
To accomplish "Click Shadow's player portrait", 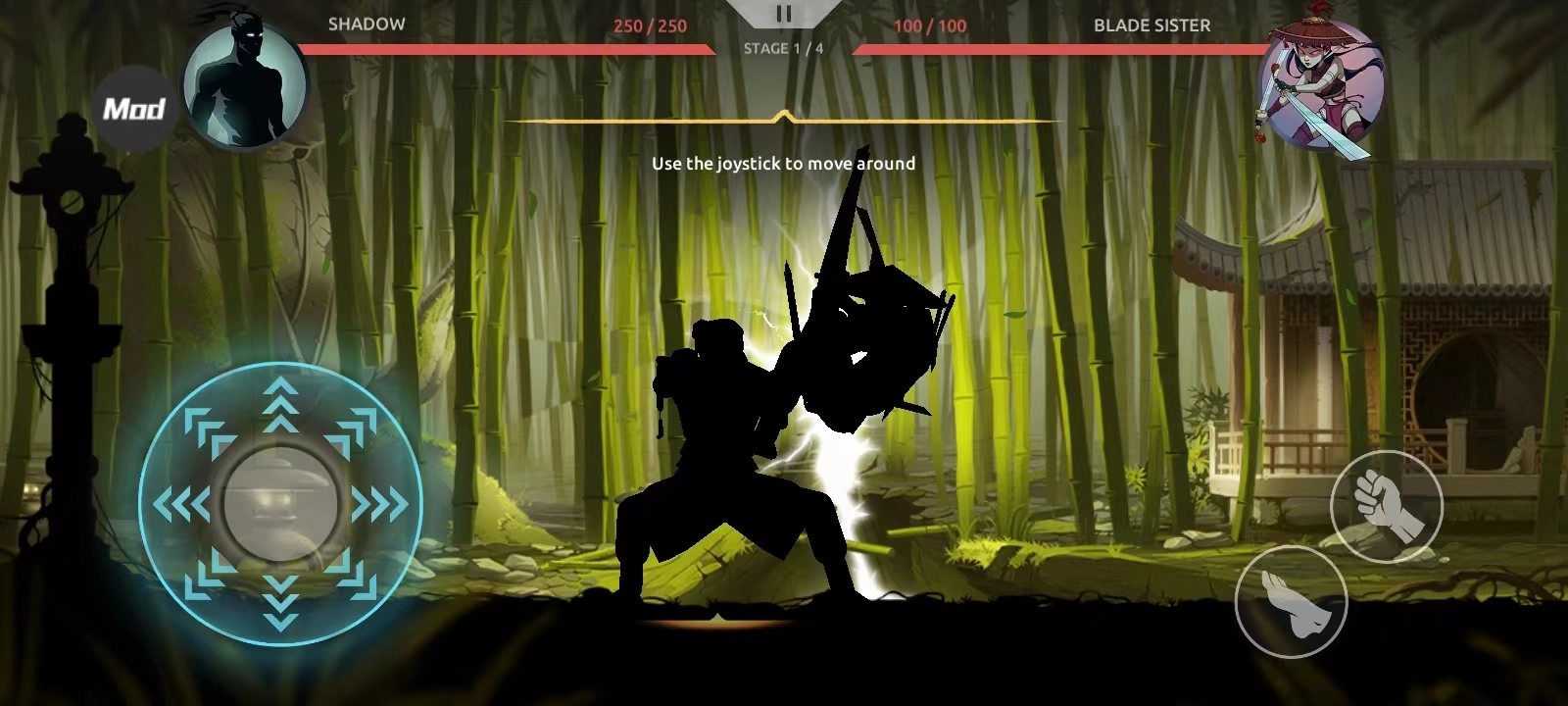I will pos(246,85).
